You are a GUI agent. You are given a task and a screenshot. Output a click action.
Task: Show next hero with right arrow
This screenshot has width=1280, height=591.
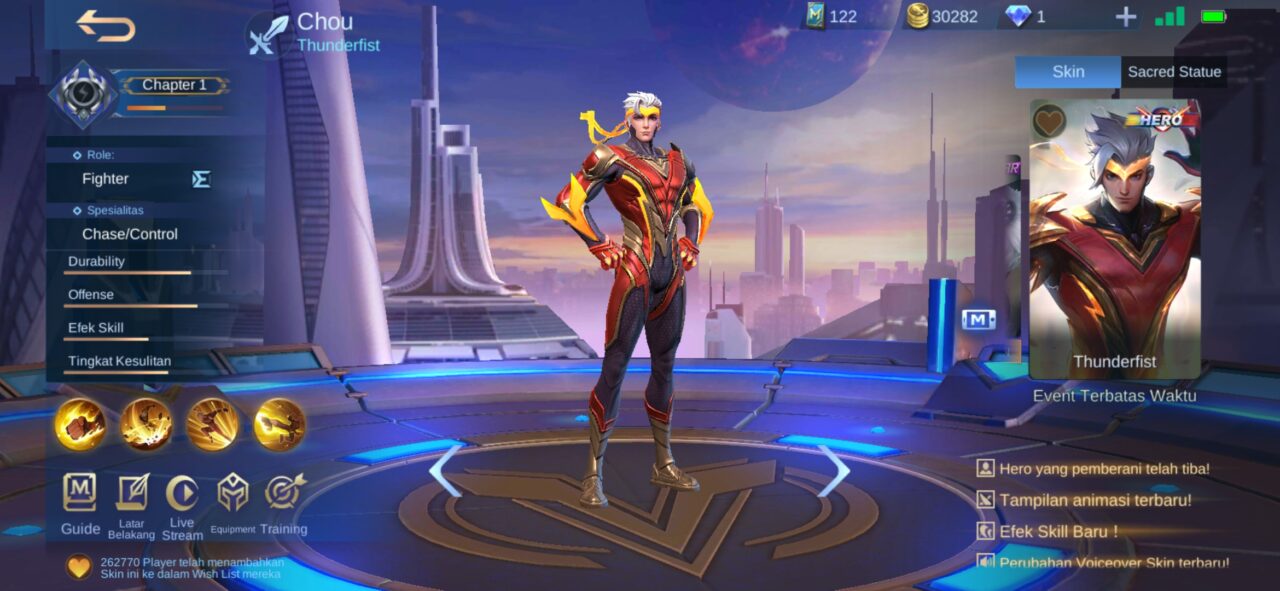833,471
